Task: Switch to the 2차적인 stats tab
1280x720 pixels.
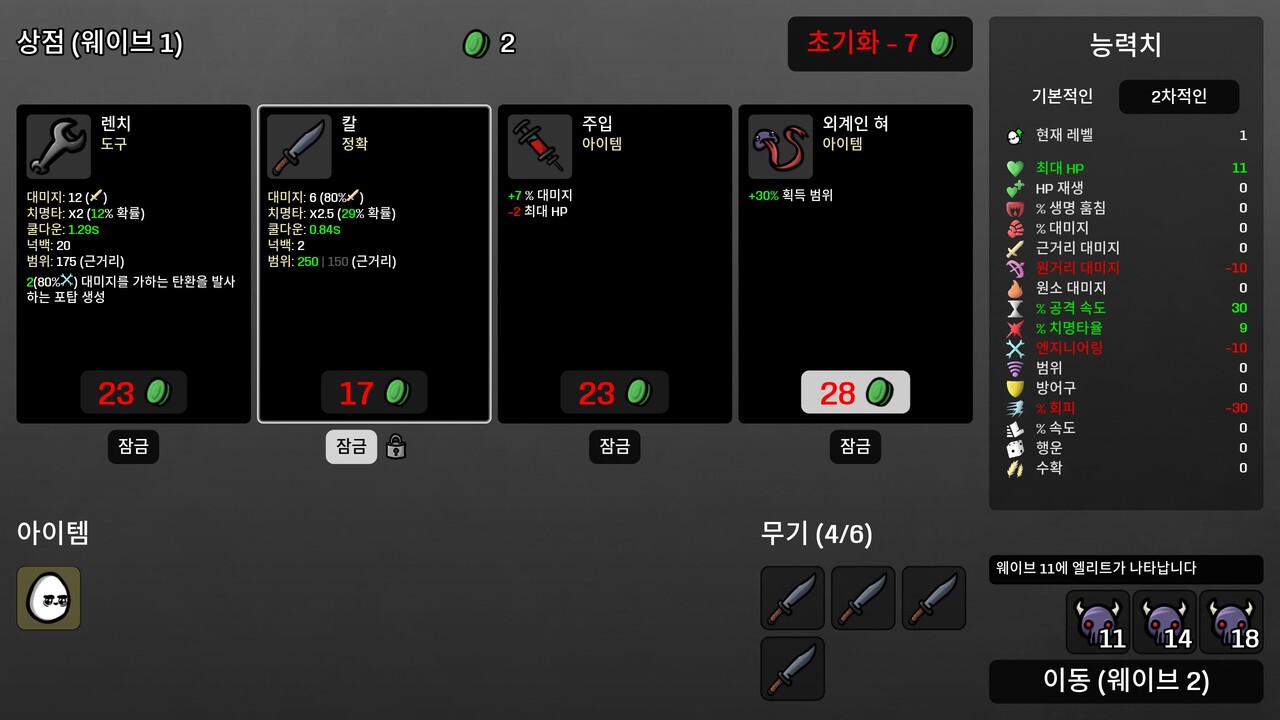Action: (1179, 97)
